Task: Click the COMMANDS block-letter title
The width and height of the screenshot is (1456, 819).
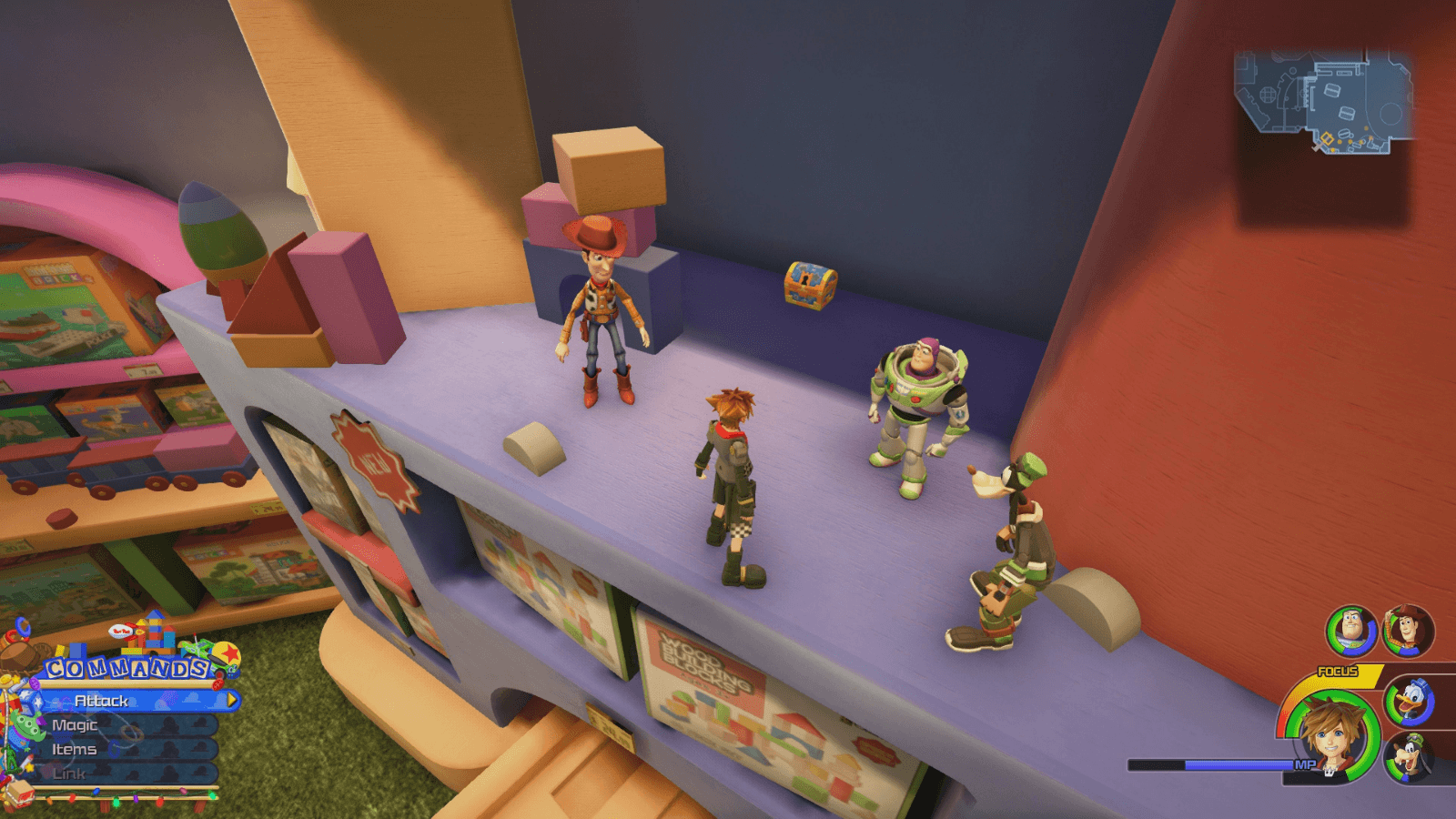Action: pos(126,667)
